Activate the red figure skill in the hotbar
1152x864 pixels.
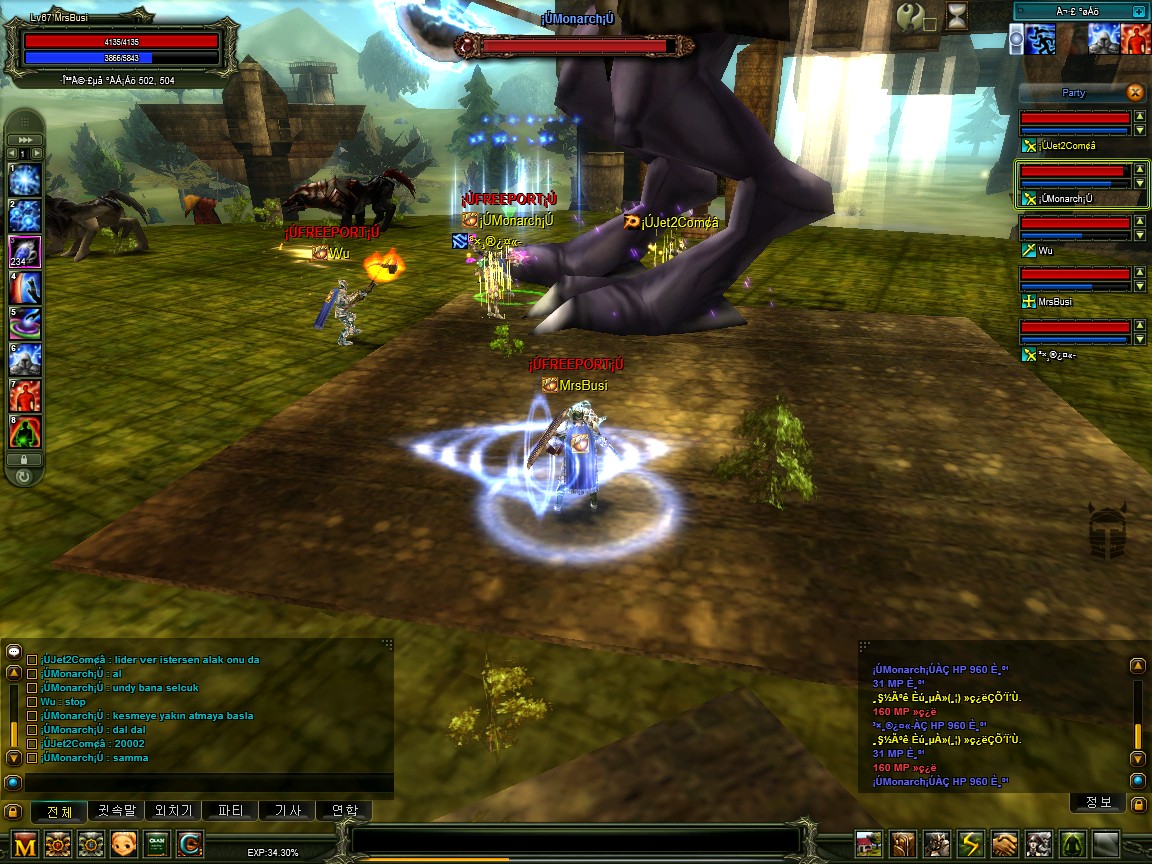[x=25, y=395]
